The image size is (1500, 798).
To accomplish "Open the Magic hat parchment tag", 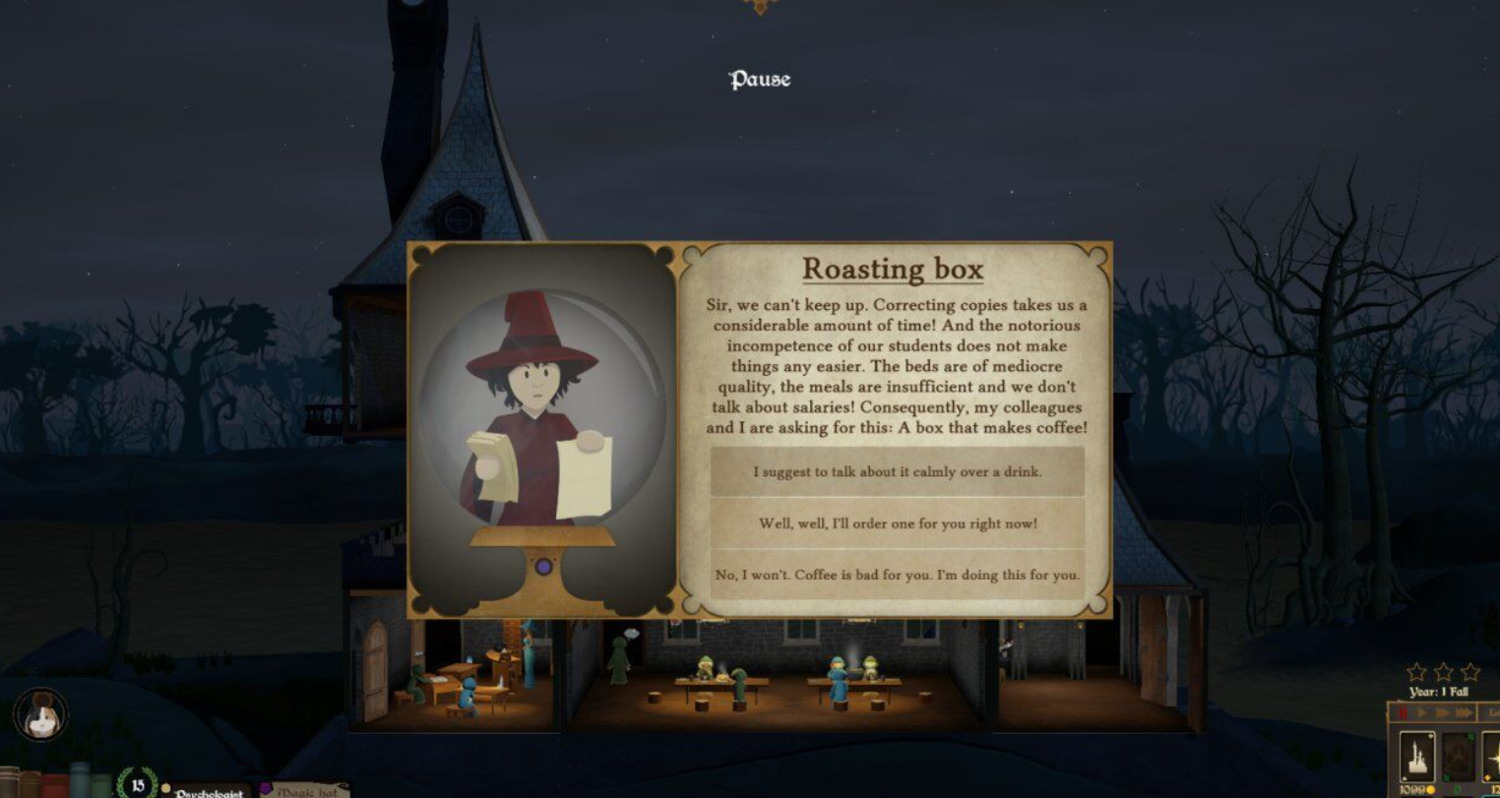I will coord(304,791).
